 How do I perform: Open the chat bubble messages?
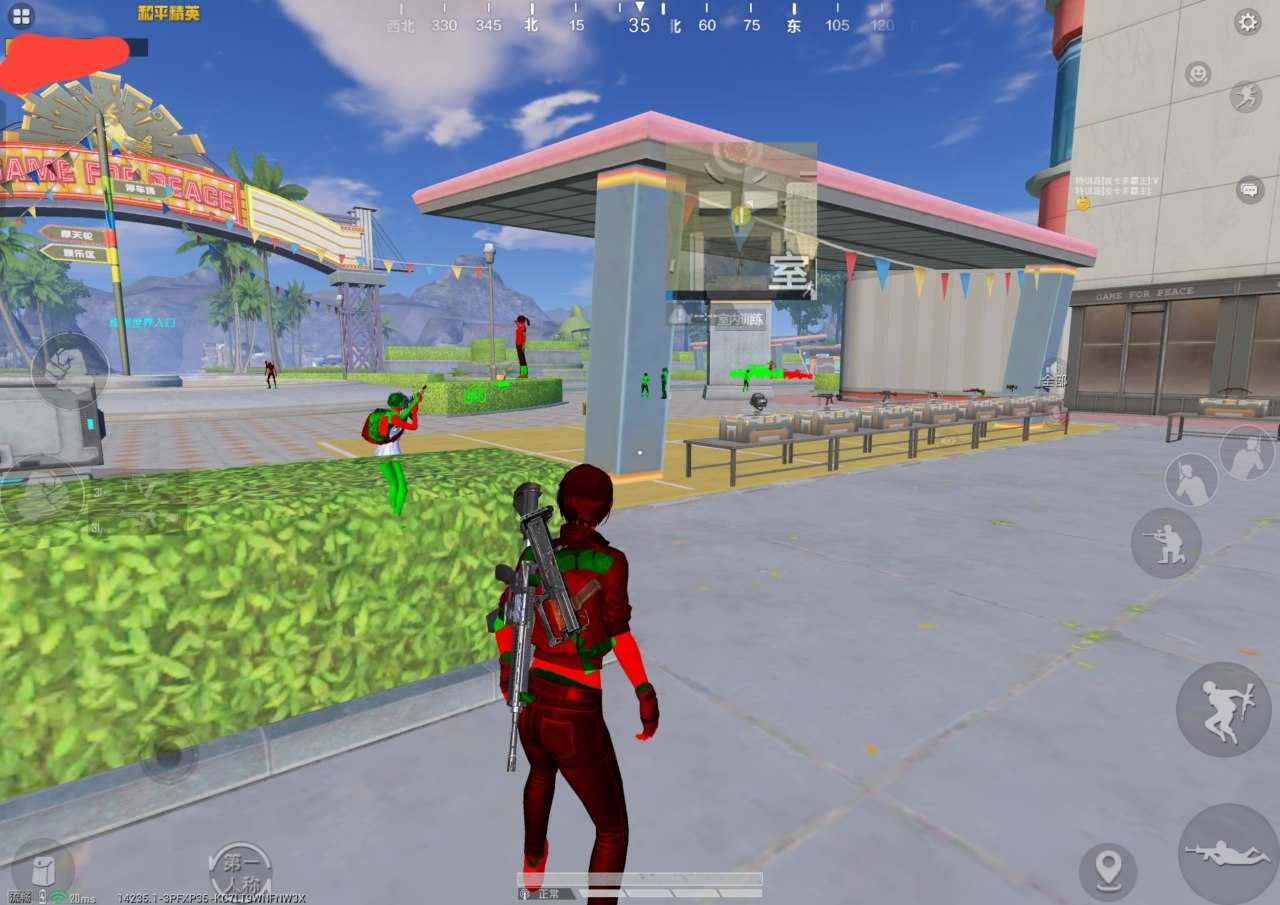tap(1249, 188)
